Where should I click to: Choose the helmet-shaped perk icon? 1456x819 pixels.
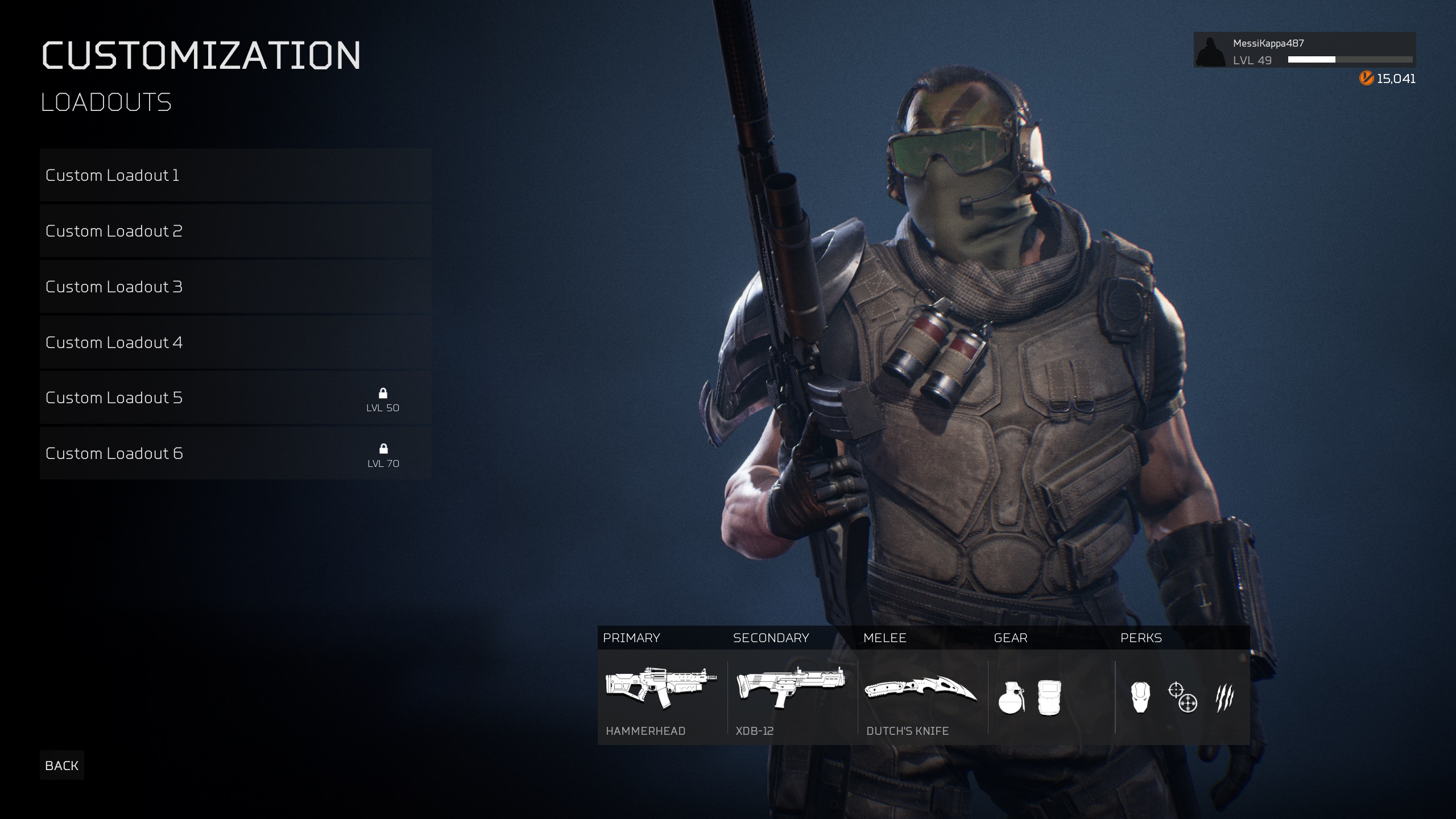tap(1140, 698)
